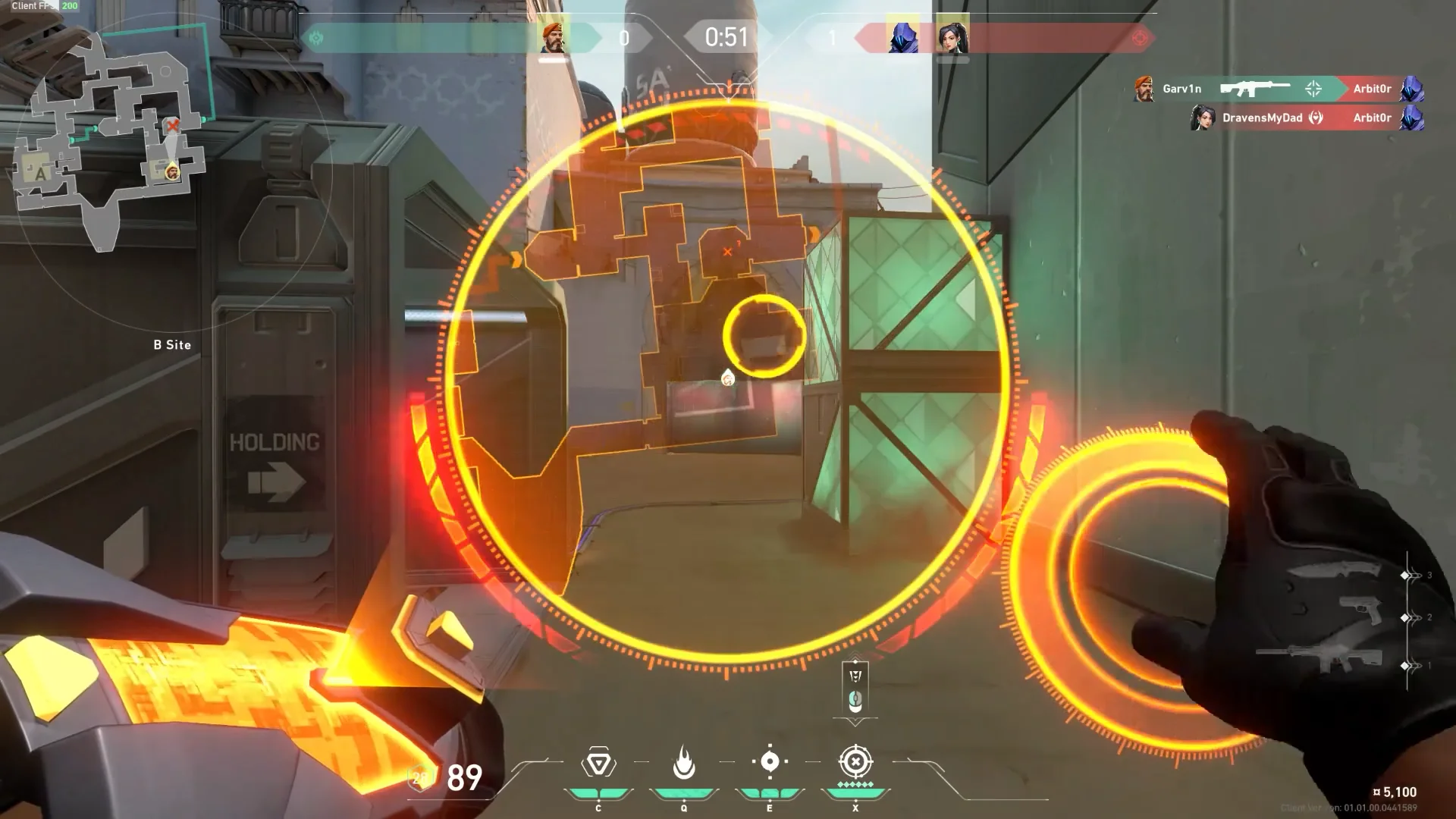This screenshot has width=1456, height=819.
Task: Trigger the Sky Smoke ability icon
Action: [x=770, y=762]
